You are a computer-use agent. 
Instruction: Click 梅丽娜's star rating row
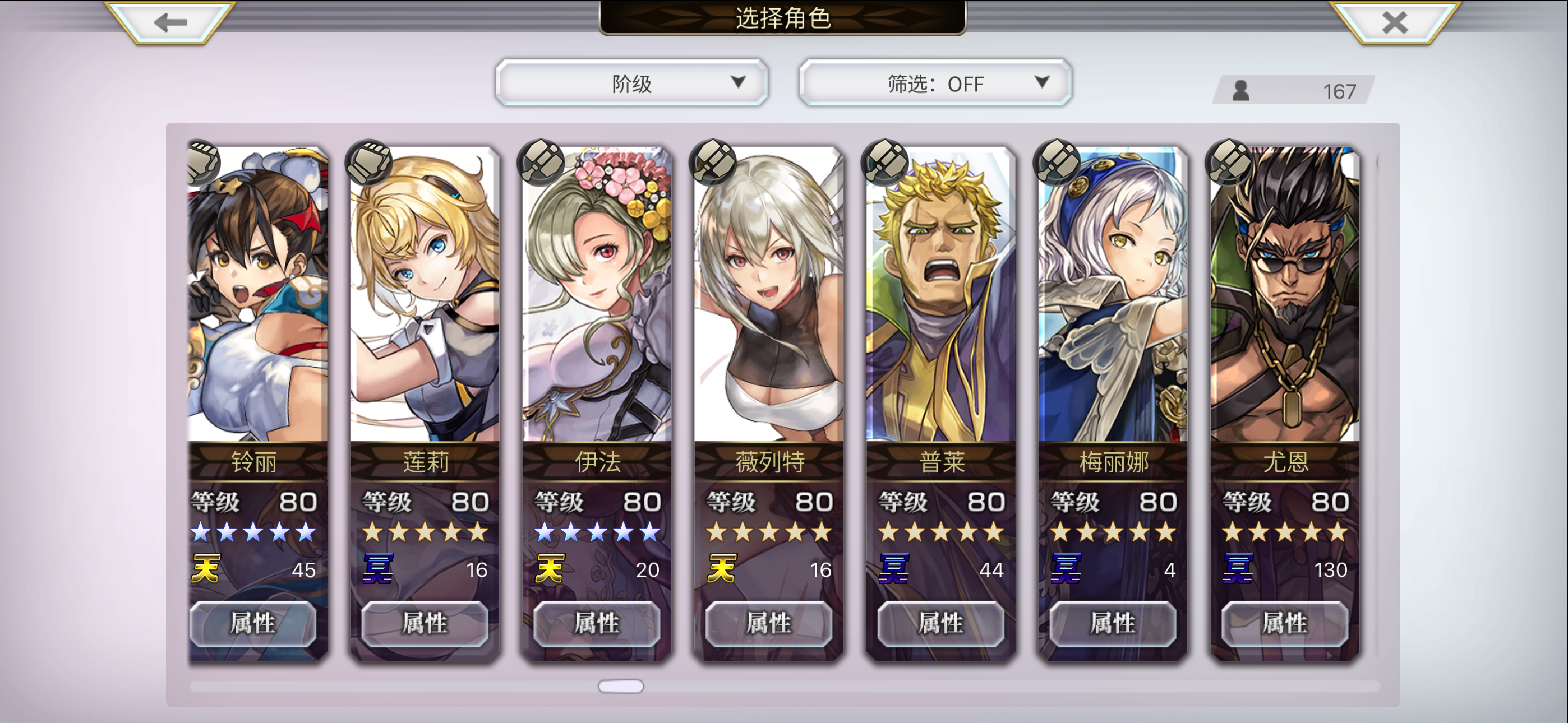(x=1114, y=532)
